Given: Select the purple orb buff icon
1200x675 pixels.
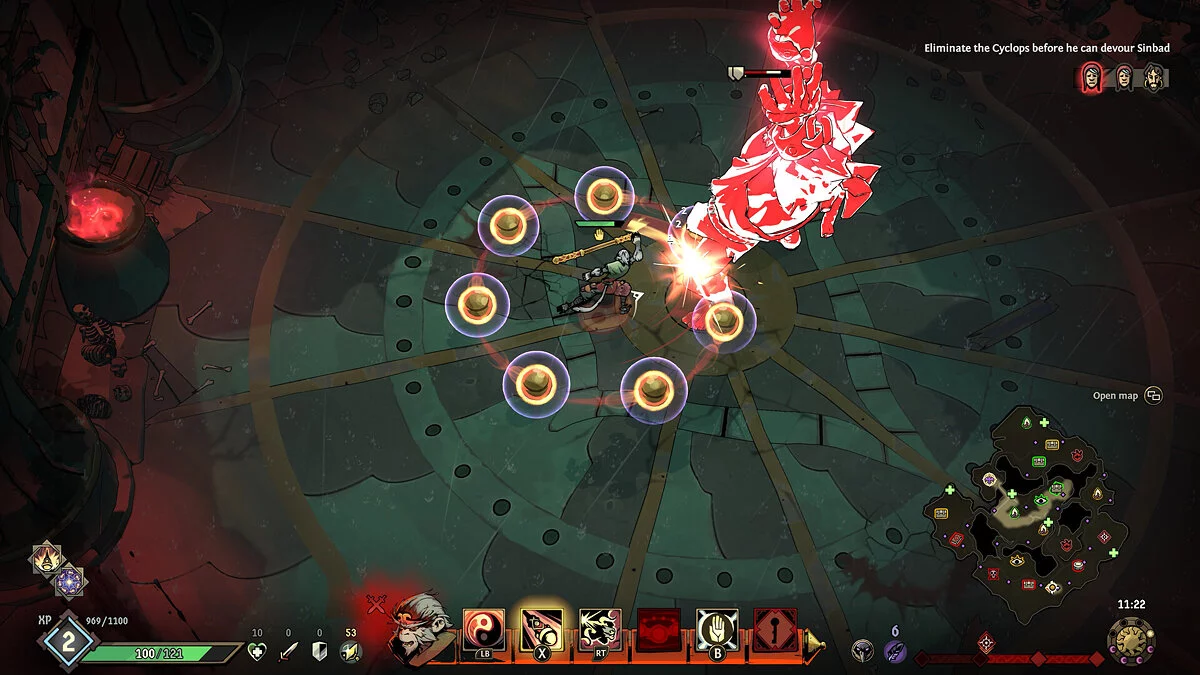Looking at the screenshot, I should click(x=69, y=581).
